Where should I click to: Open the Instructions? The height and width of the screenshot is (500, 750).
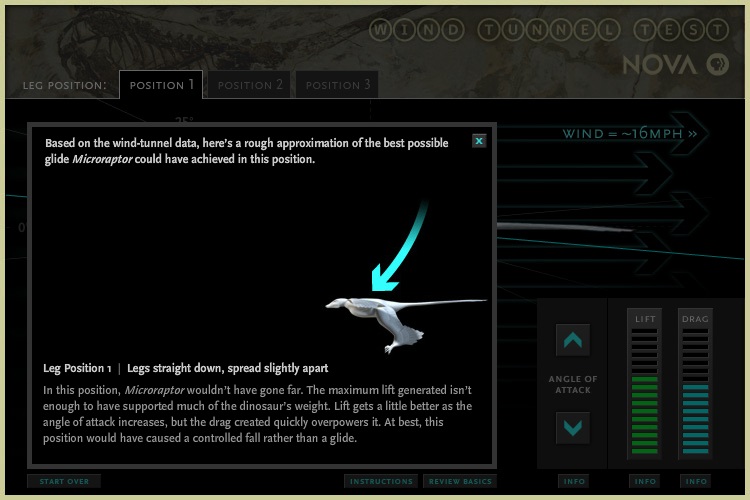click(381, 481)
